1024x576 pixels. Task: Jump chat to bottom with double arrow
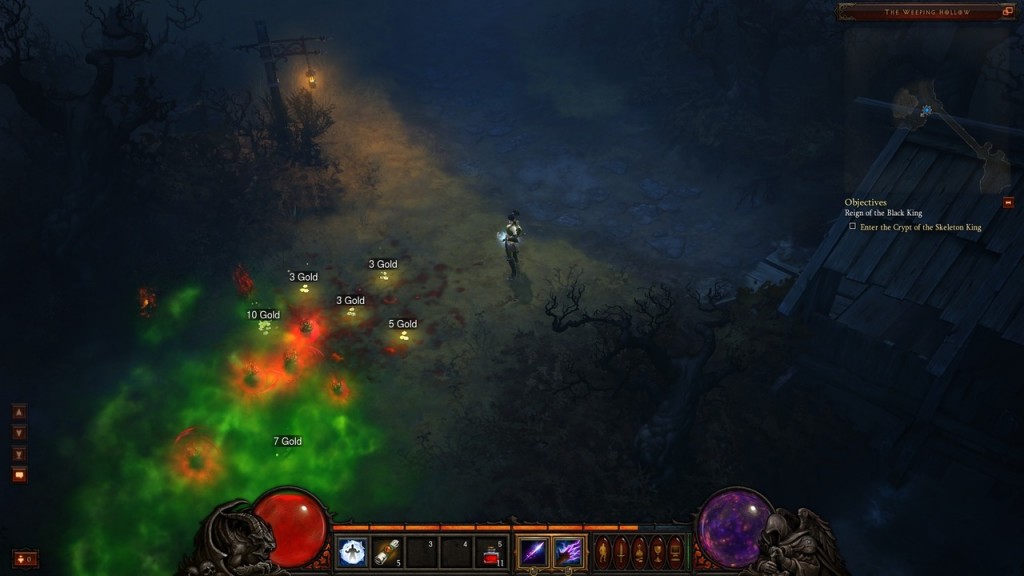coord(19,454)
